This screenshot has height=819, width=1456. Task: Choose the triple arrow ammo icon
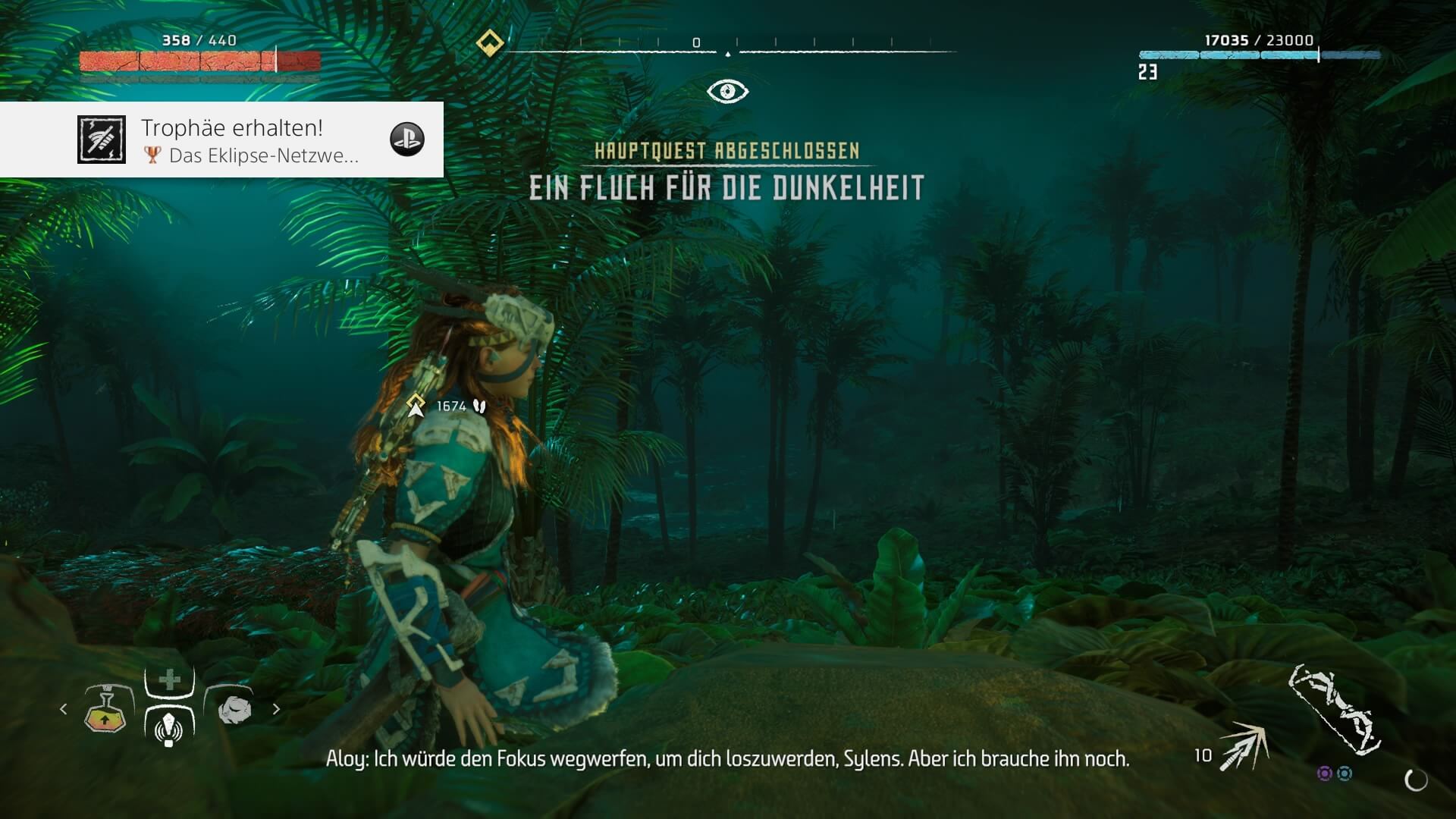[x=1245, y=746]
